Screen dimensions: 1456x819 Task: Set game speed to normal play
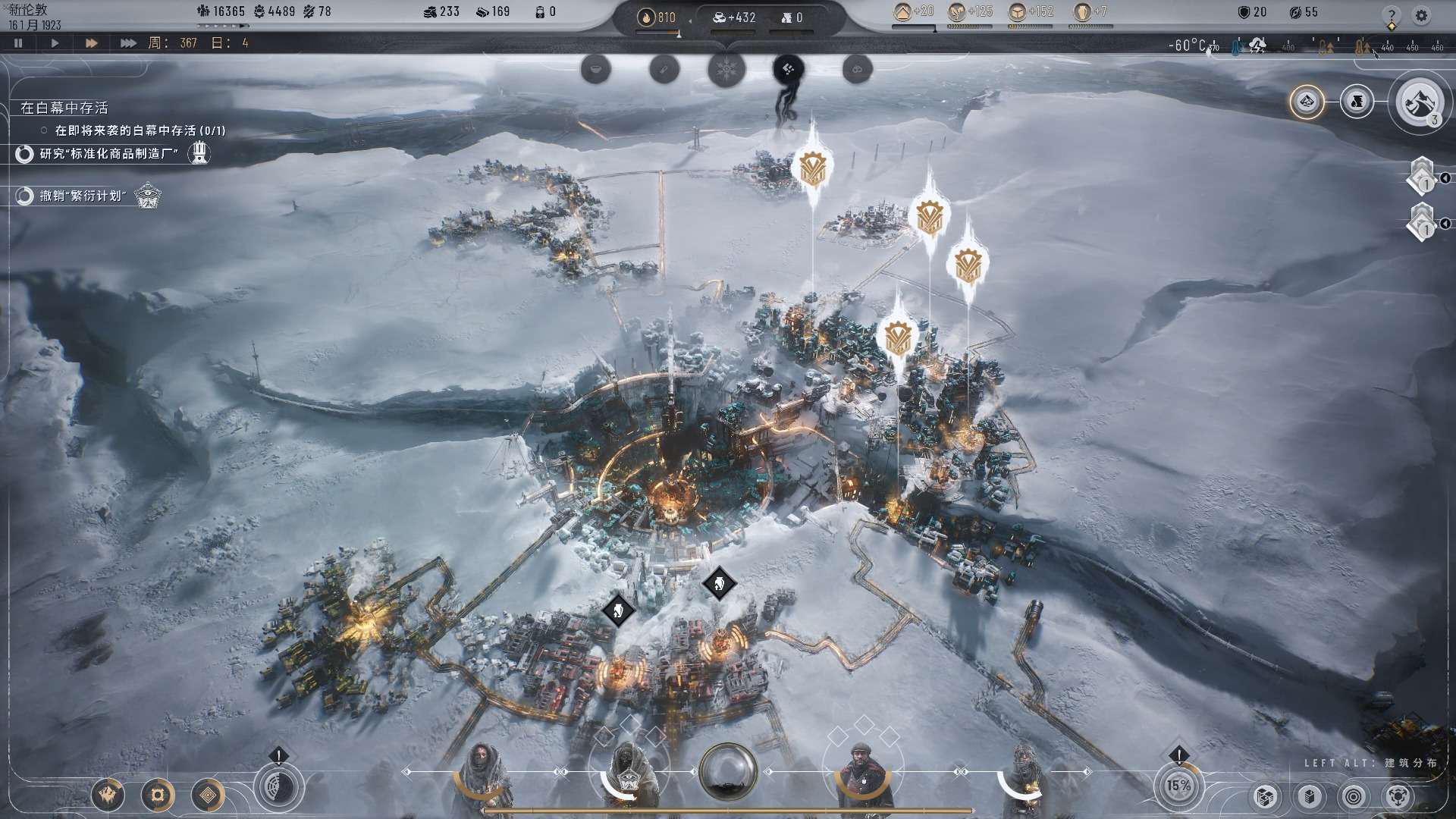[x=55, y=43]
